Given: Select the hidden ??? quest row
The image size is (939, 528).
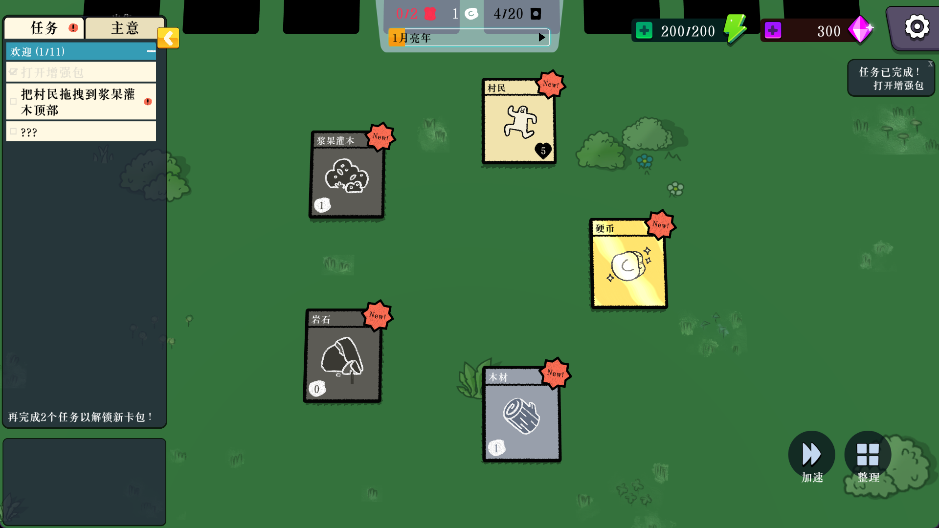Looking at the screenshot, I should [81, 131].
